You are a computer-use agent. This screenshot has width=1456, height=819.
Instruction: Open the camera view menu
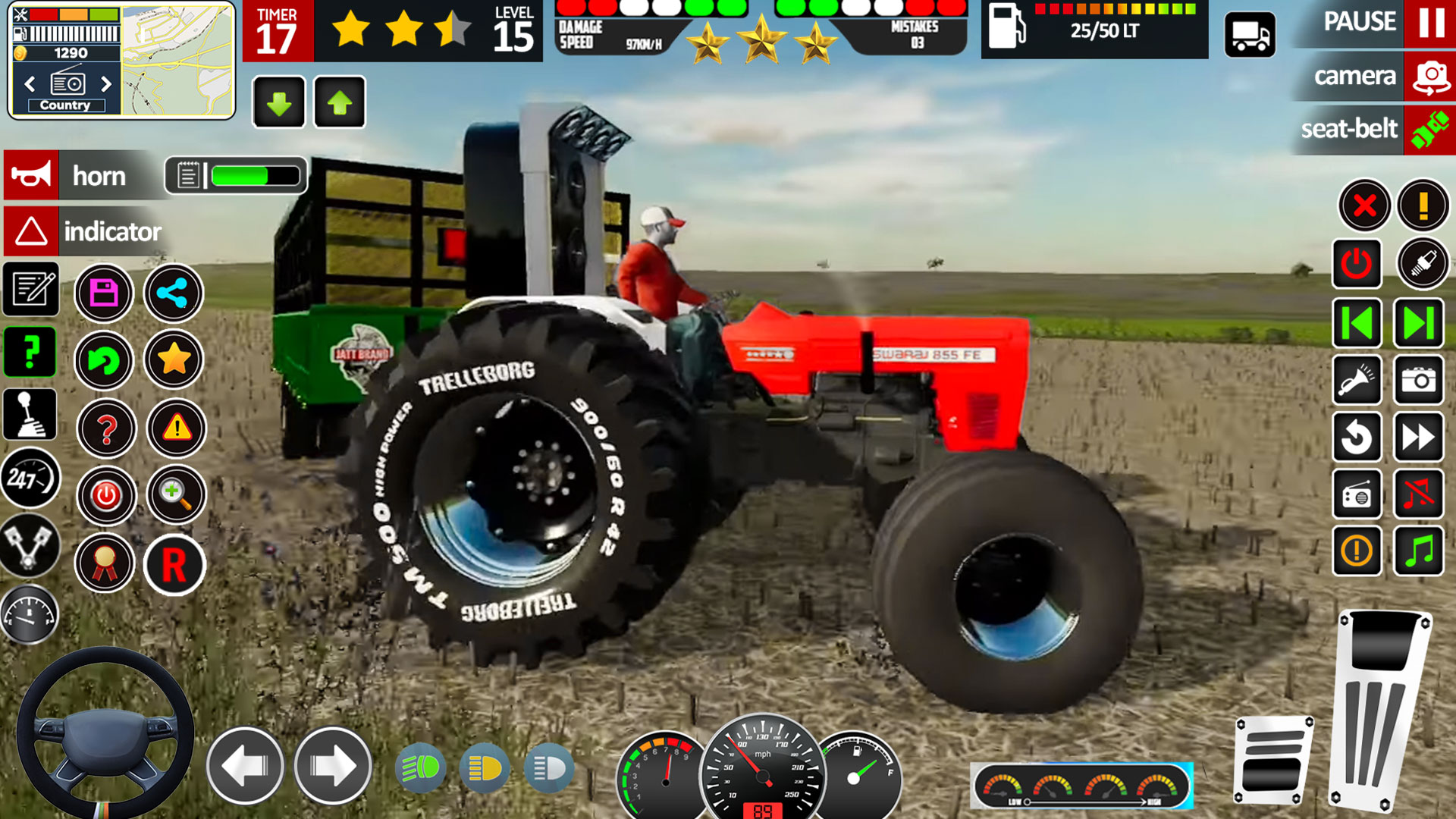[1356, 76]
